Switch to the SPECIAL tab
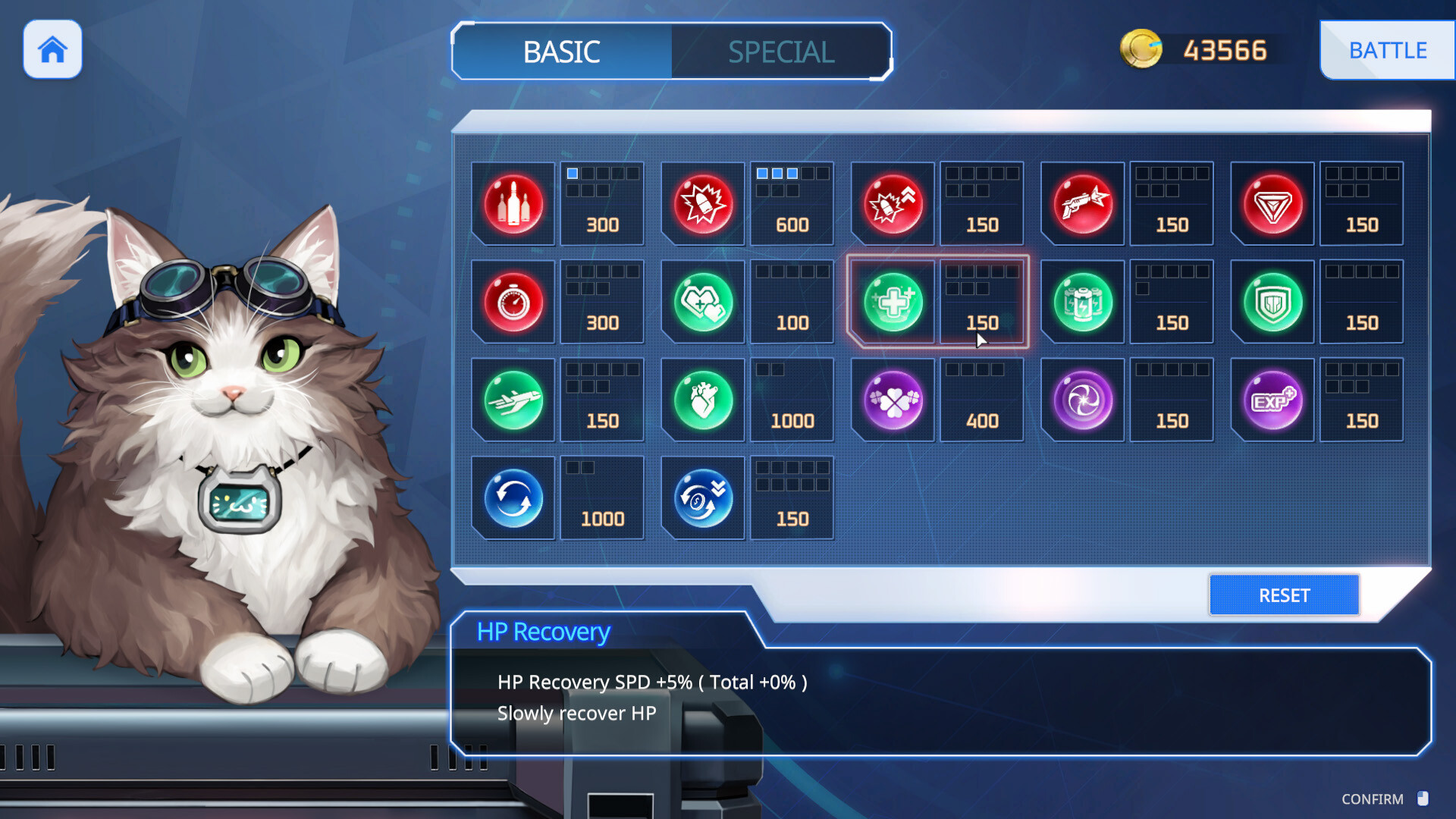 pos(780,52)
